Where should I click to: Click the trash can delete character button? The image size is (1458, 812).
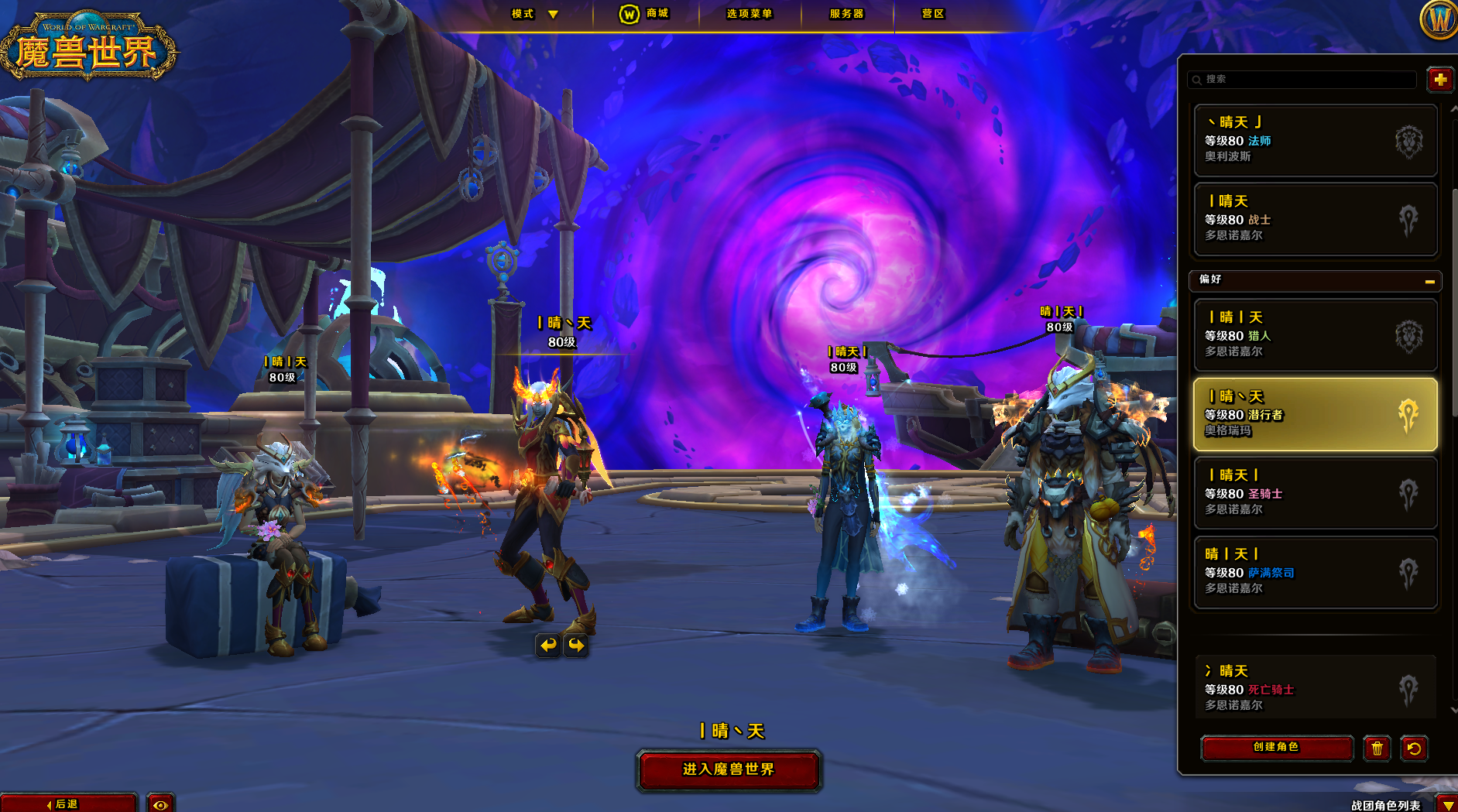point(1377,749)
